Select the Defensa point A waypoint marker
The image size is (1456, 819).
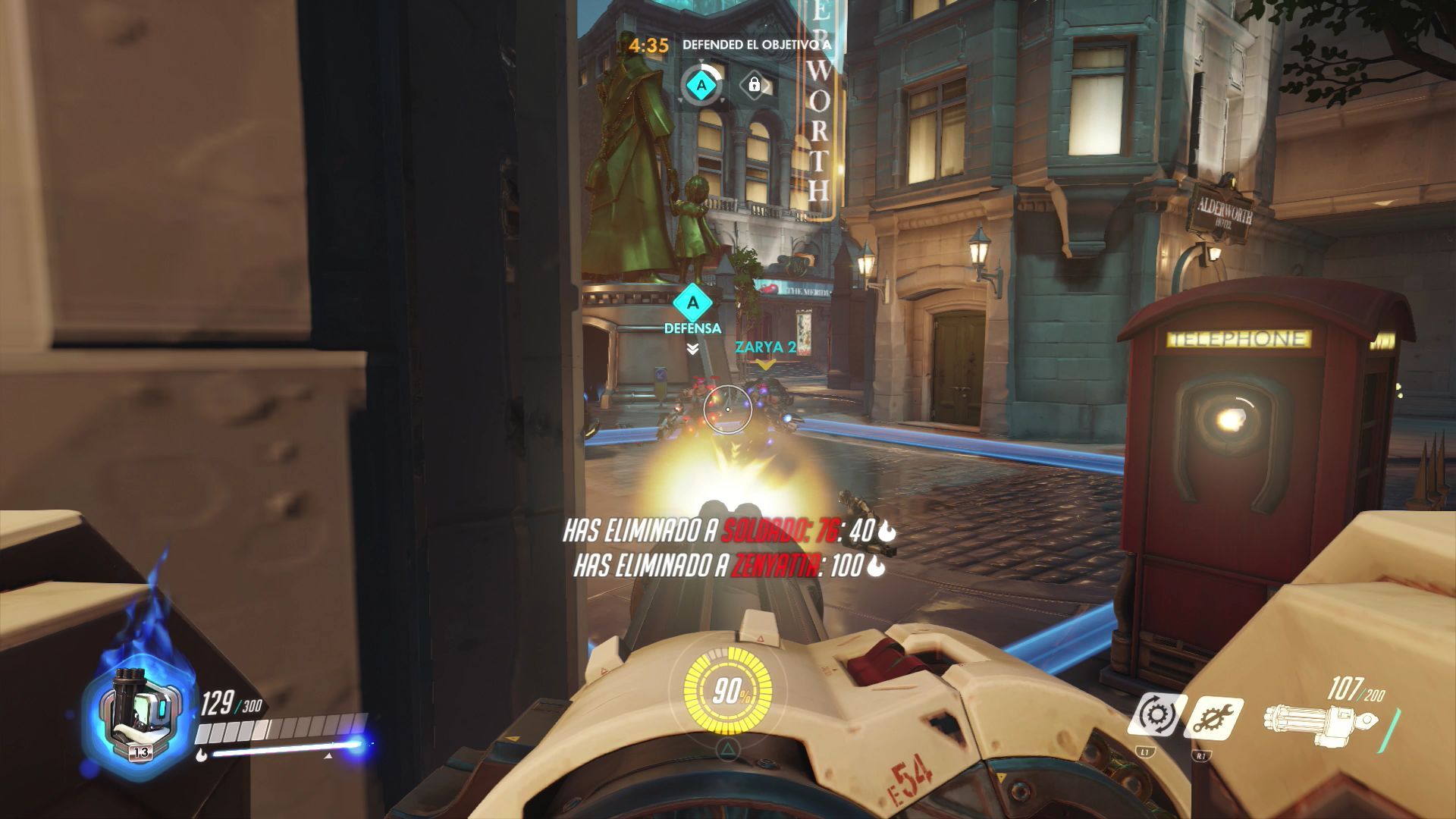pyautogui.click(x=692, y=303)
